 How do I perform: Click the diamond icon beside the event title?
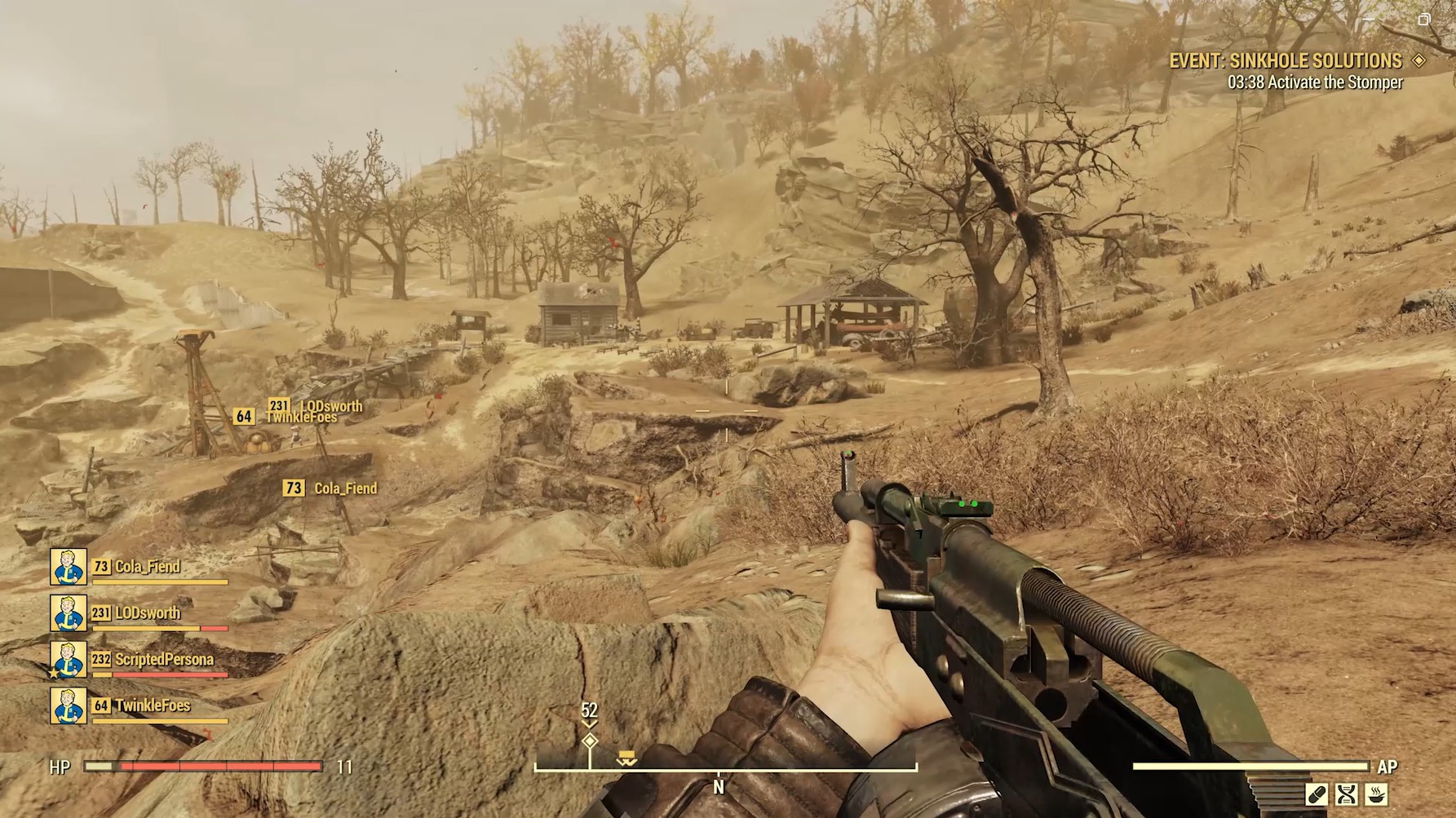1419,60
